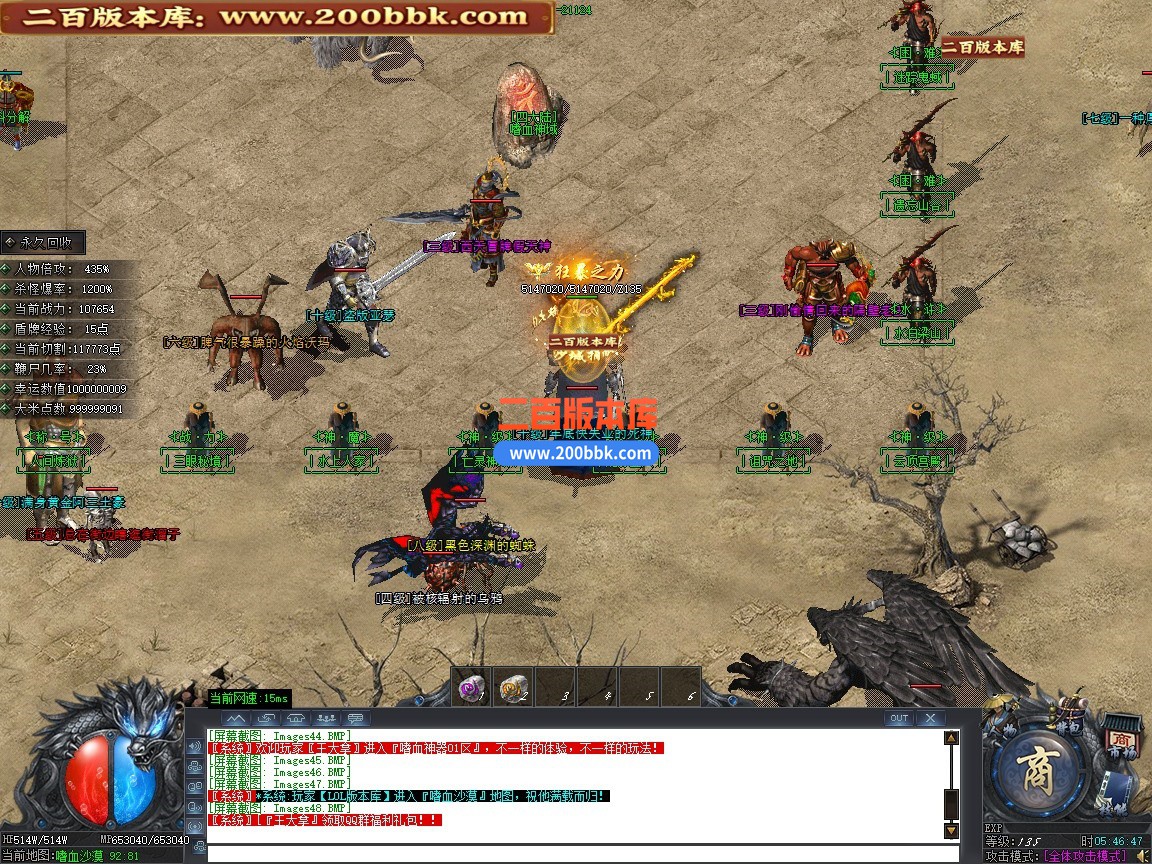Click the OUT button above the chat
This screenshot has width=1152, height=864.
click(x=899, y=718)
